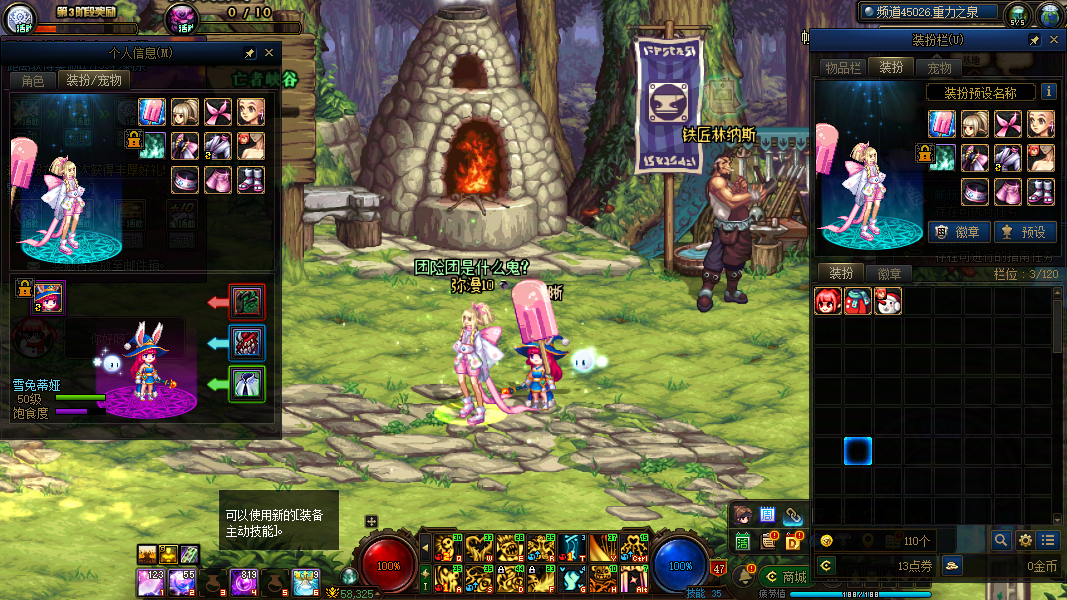
Task: Click the pink shorts avatar slot in 装扮栏
Action: (x=1009, y=191)
